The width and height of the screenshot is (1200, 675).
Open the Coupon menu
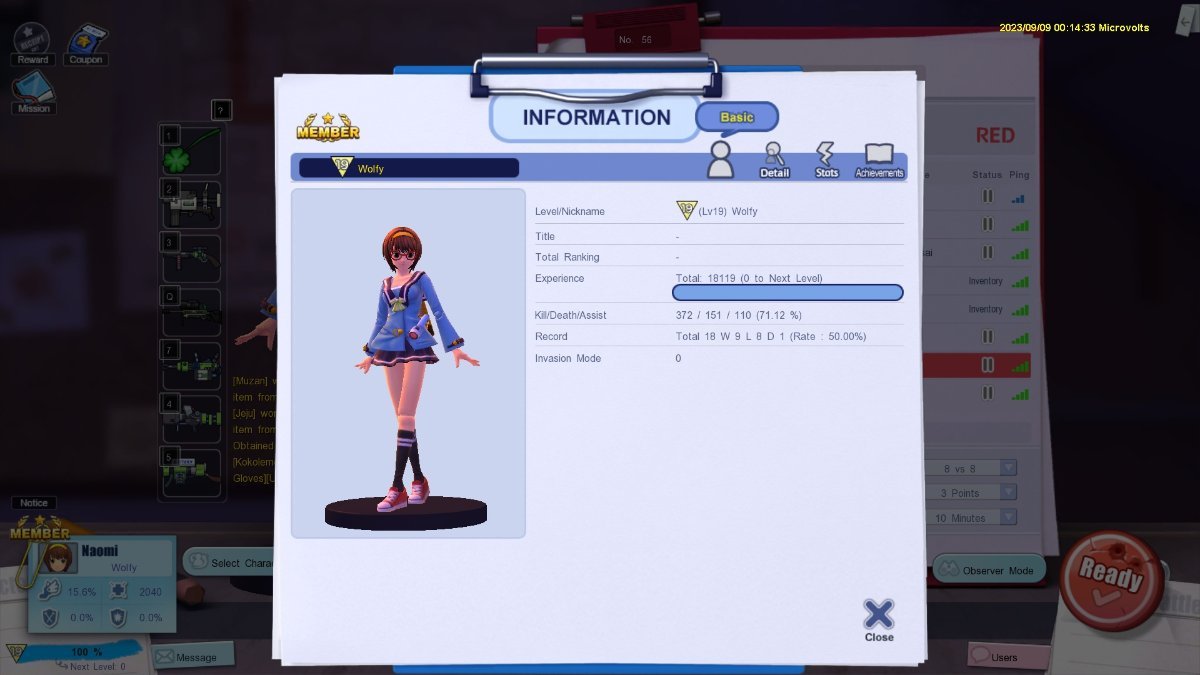(x=86, y=44)
